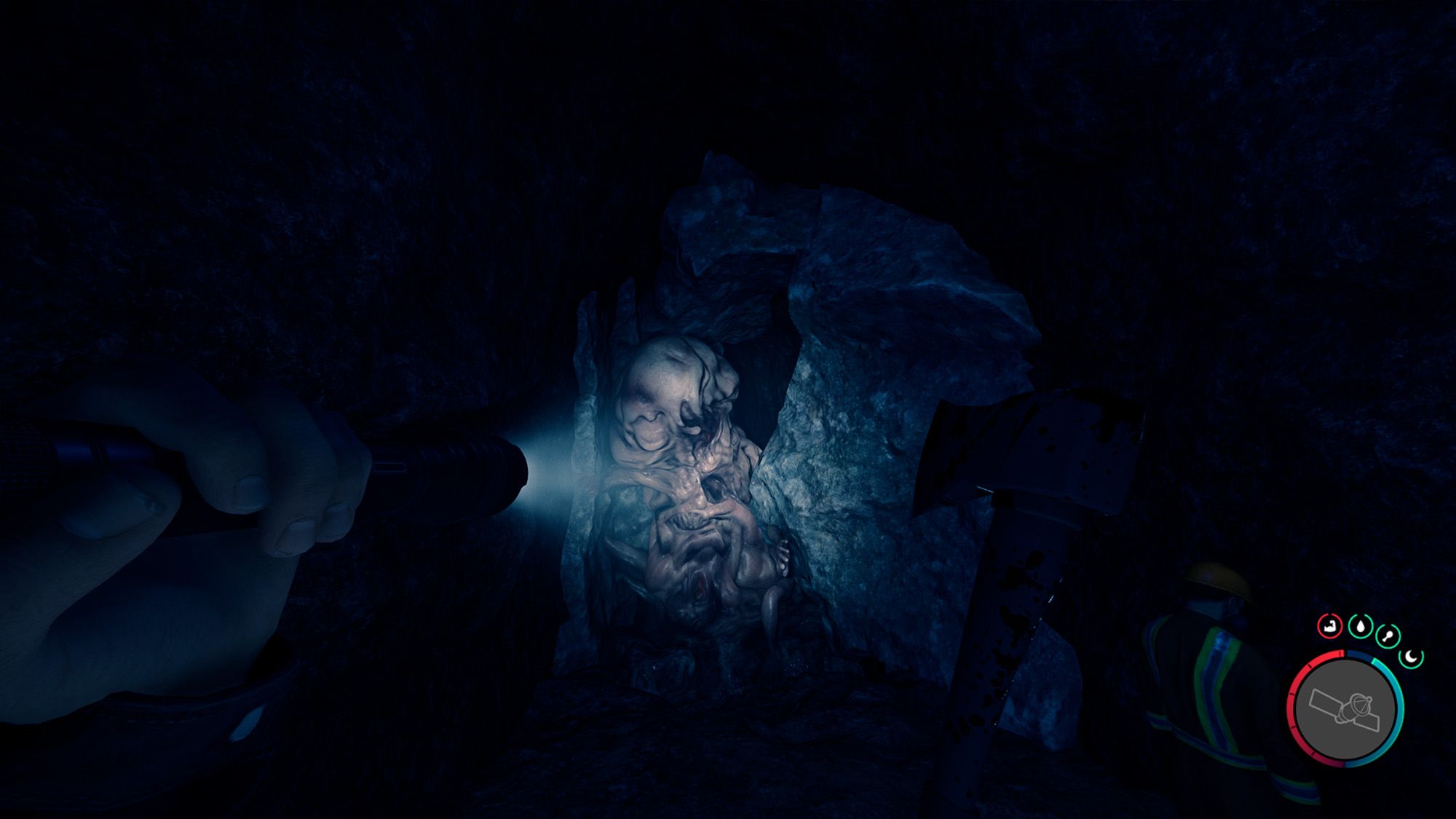Select the strength arm icon on the HUD
The image size is (1456, 819).
1330,626
